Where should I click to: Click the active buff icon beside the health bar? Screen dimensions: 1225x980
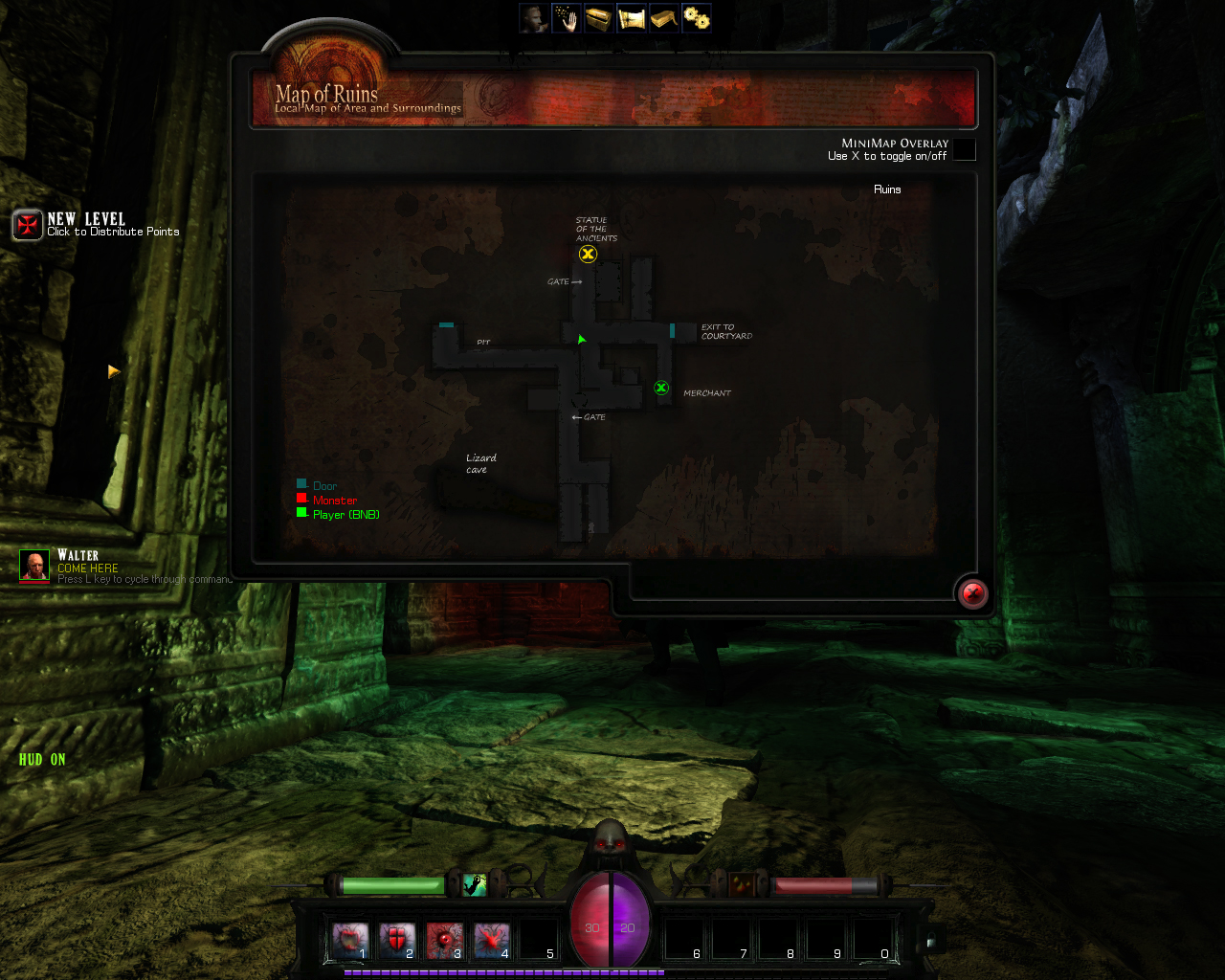coord(476,884)
